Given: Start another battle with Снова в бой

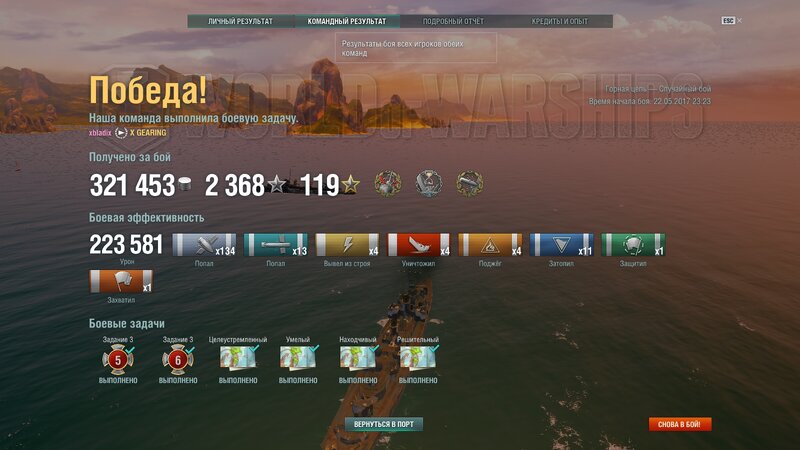Looking at the screenshot, I should click(x=680, y=424).
